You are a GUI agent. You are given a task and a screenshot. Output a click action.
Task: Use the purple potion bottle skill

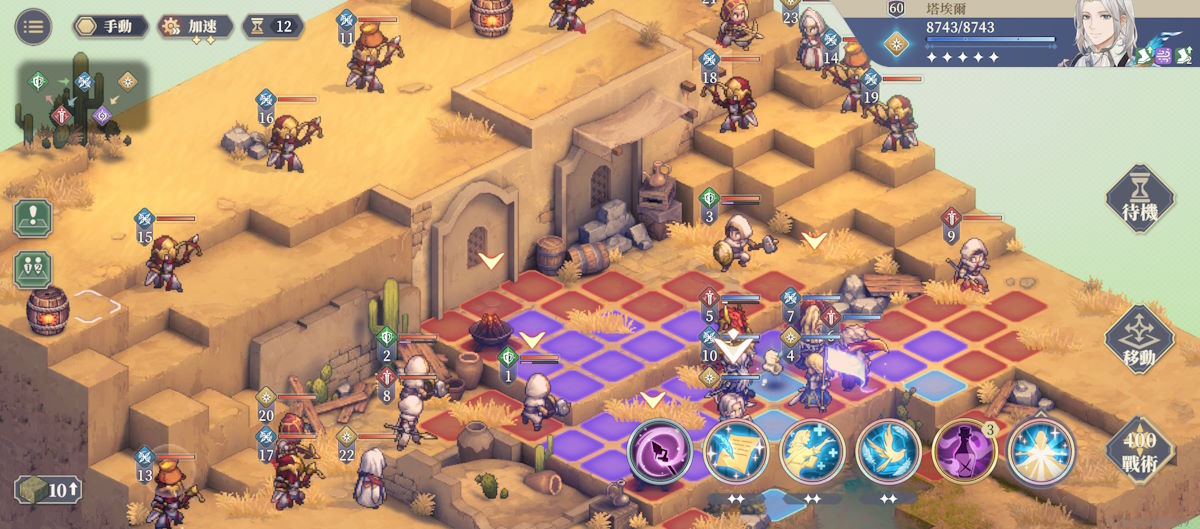click(x=964, y=452)
